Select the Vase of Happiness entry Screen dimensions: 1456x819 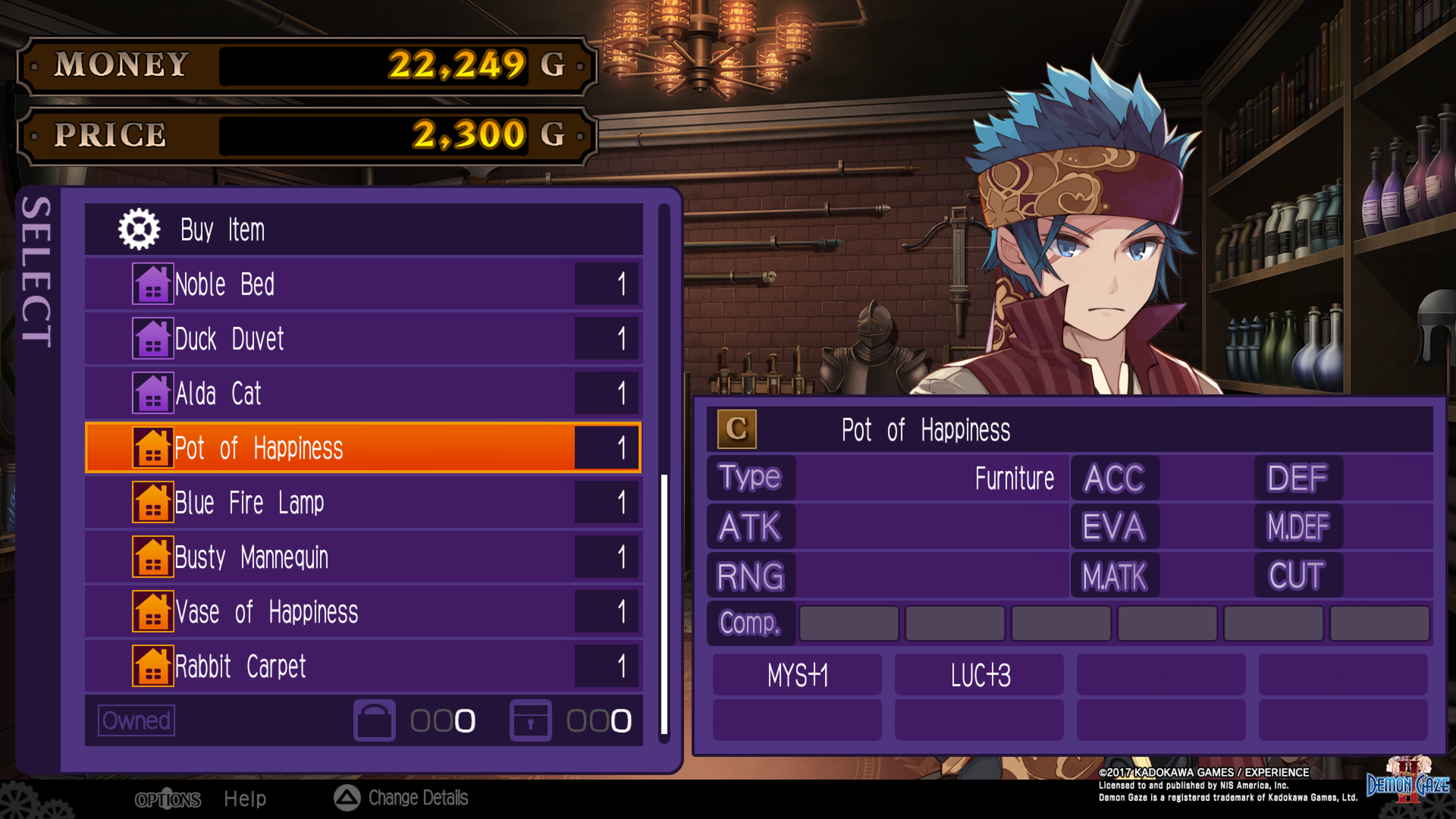pyautogui.click(x=341, y=611)
